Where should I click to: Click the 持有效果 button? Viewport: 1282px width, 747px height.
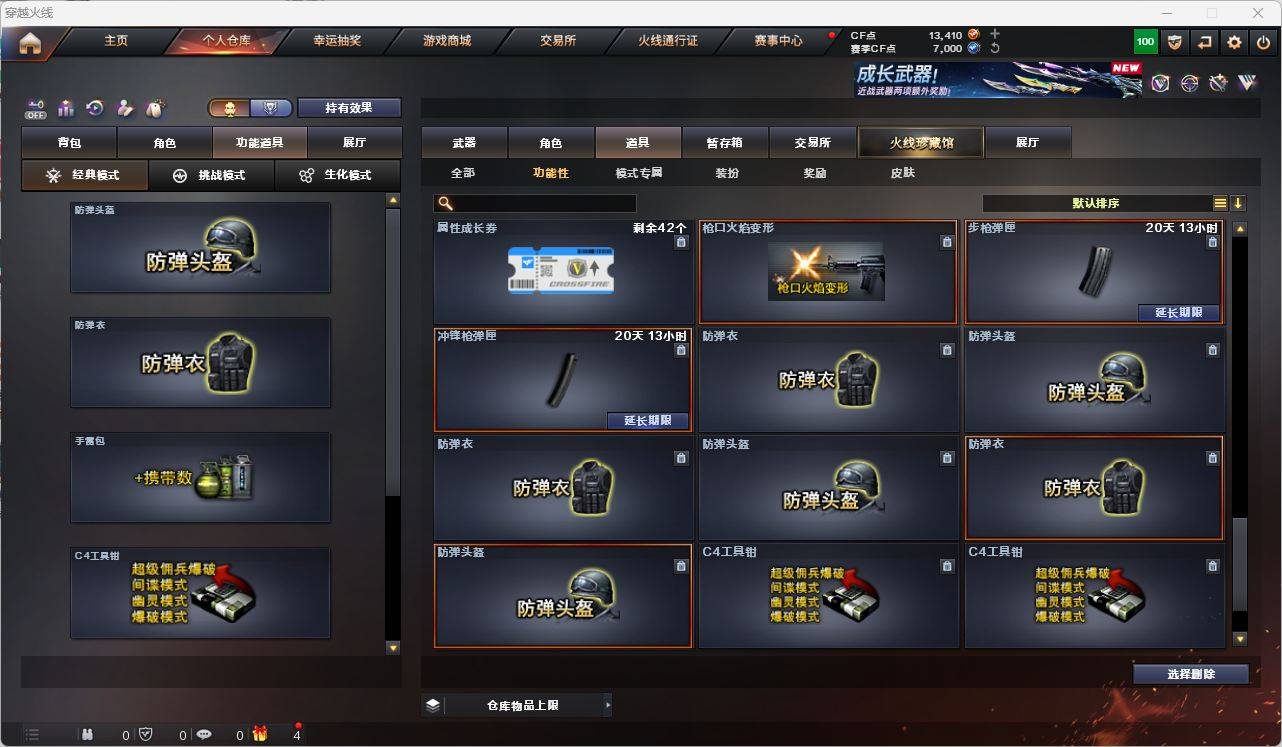coord(348,107)
